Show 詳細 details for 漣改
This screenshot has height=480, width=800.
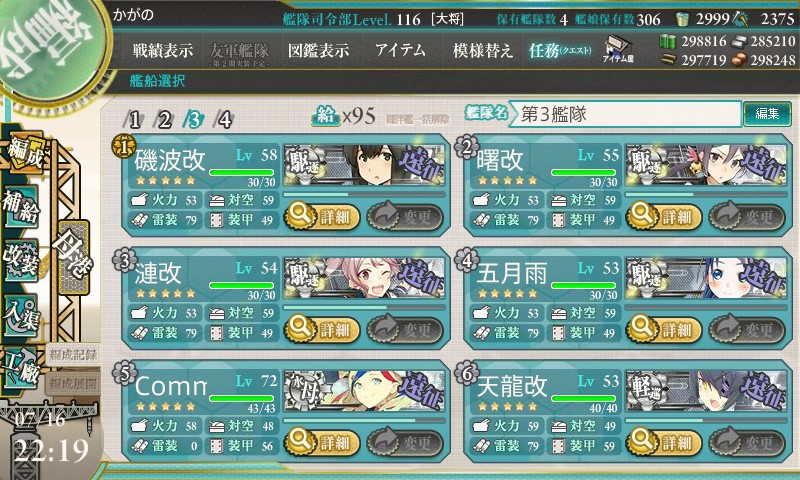[x=323, y=329]
